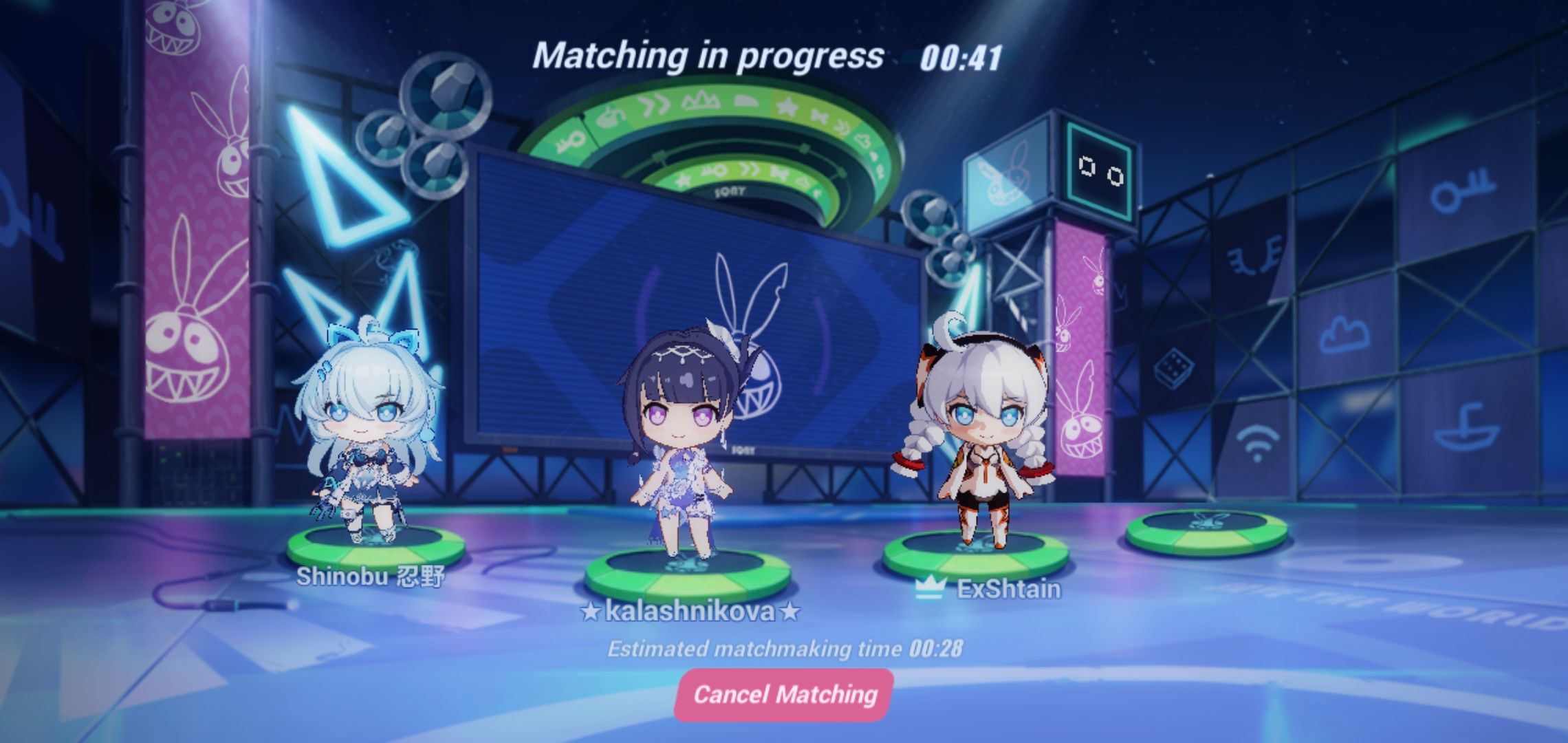This screenshot has height=743, width=1568.
Task: Click the dice icon on the wall panel
Action: 1175,367
